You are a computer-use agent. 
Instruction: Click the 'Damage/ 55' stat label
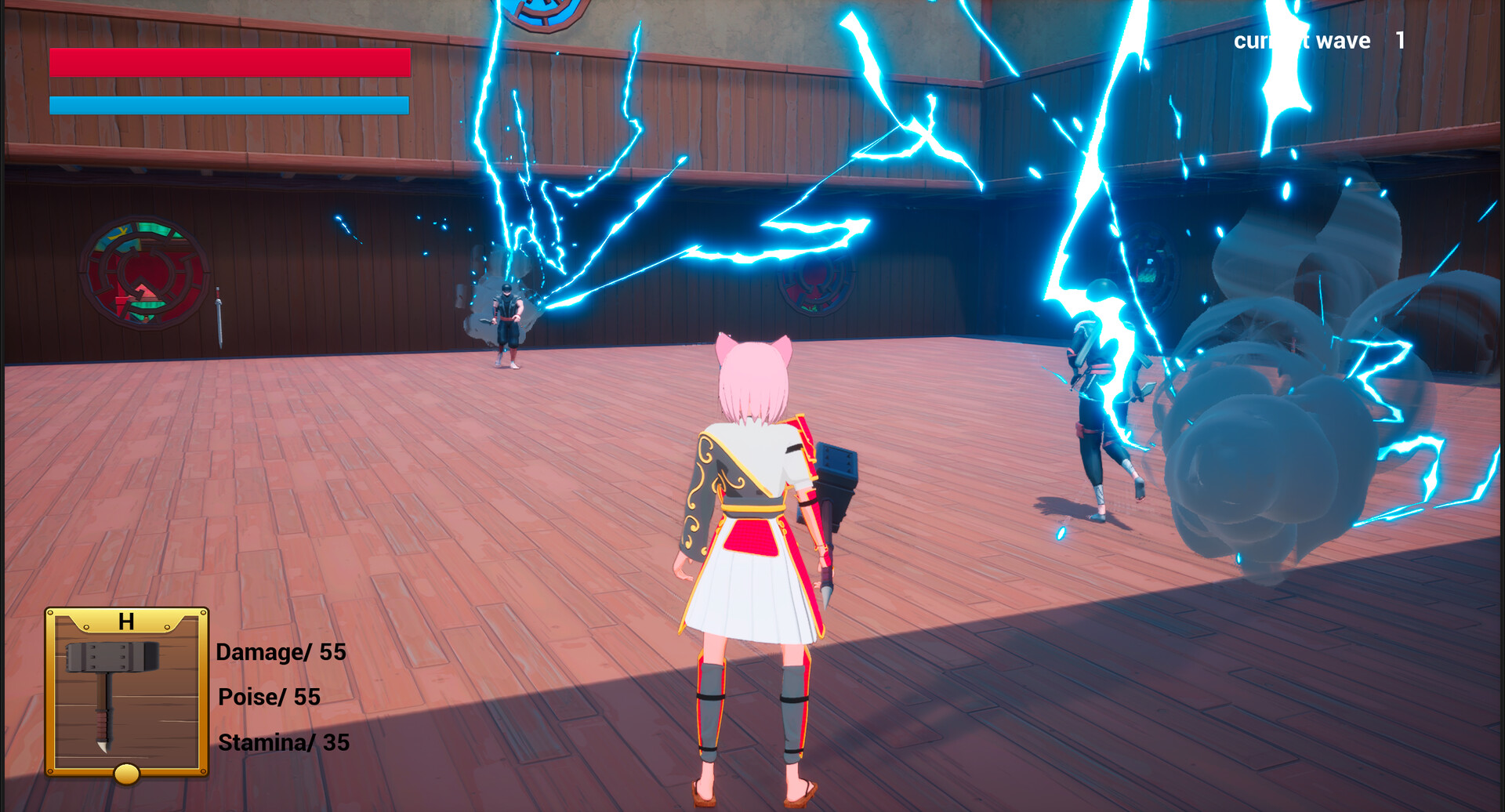coord(280,652)
